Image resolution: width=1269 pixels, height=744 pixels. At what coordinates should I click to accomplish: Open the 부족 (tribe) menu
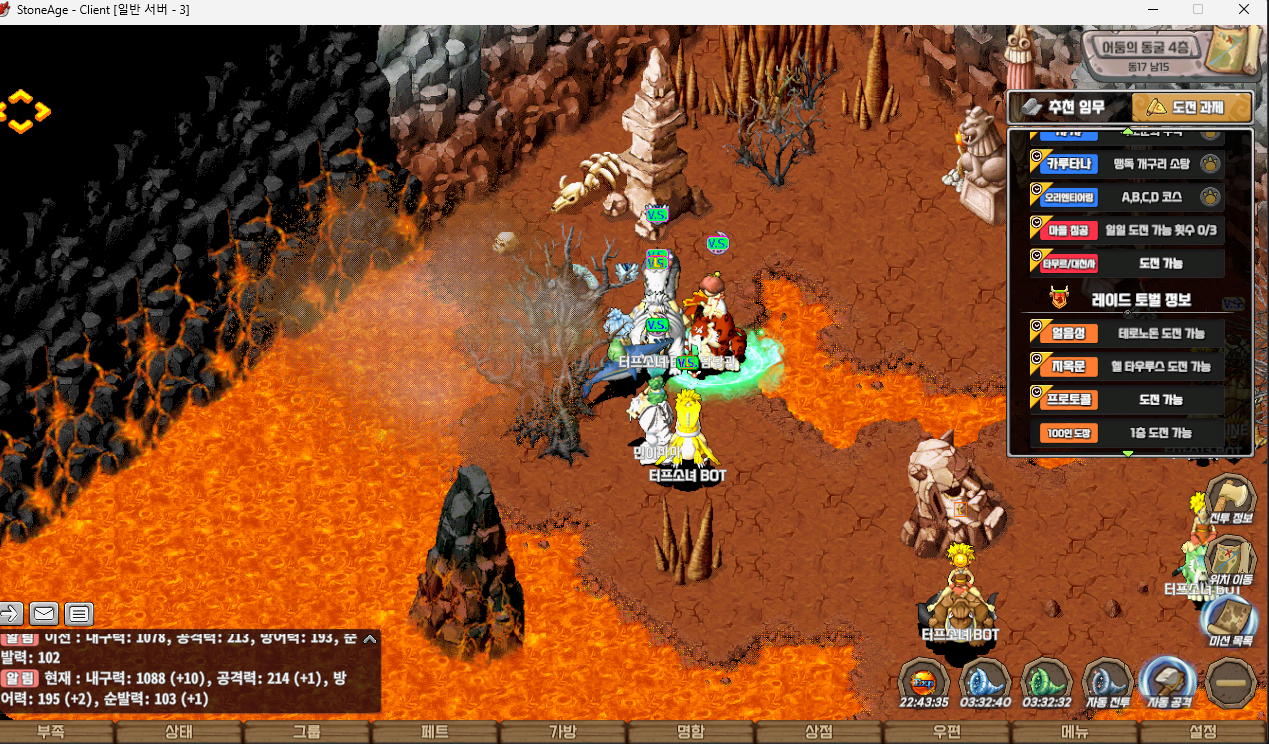point(51,732)
